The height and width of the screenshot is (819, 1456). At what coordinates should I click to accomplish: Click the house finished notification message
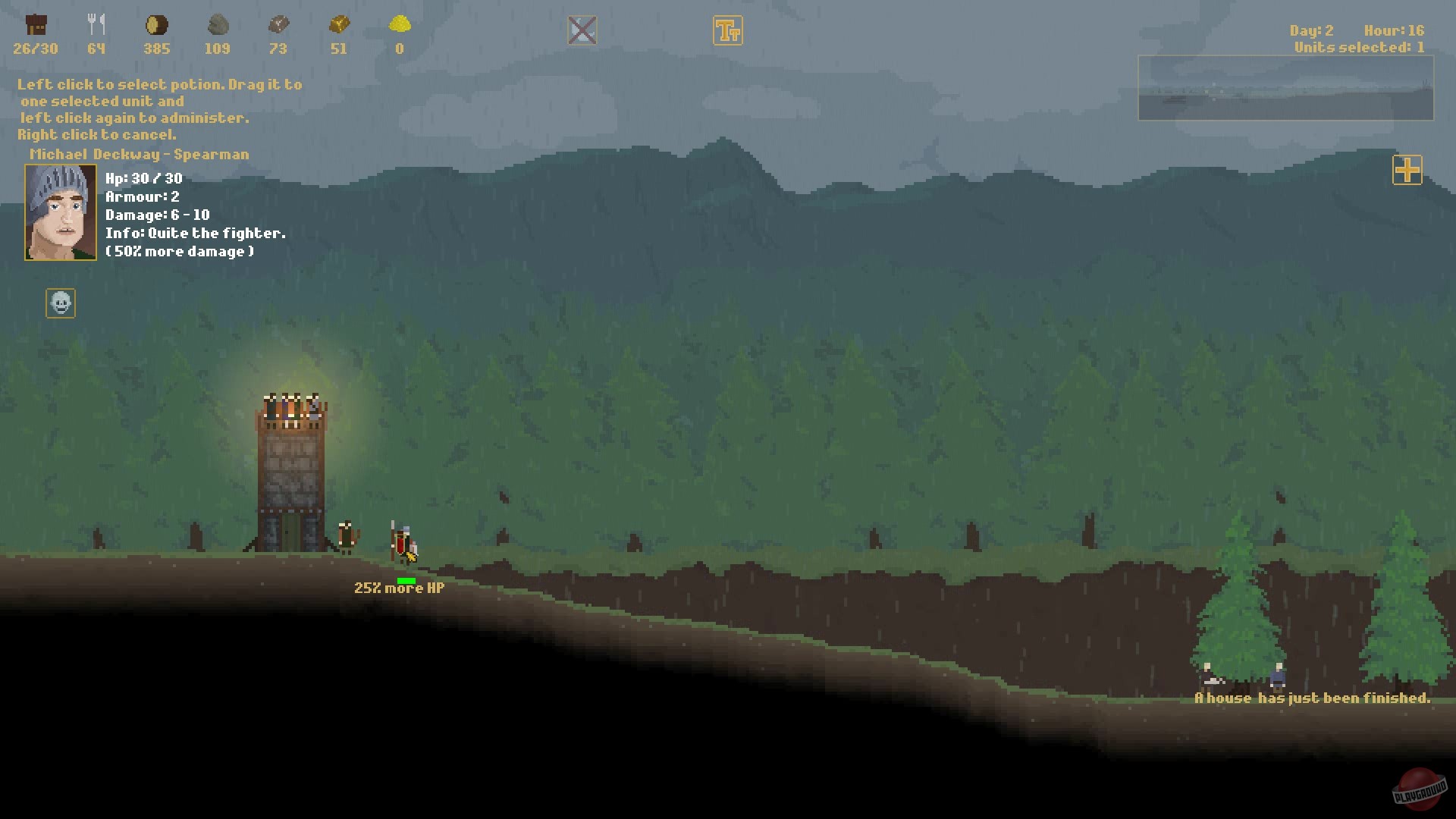pos(1312,698)
